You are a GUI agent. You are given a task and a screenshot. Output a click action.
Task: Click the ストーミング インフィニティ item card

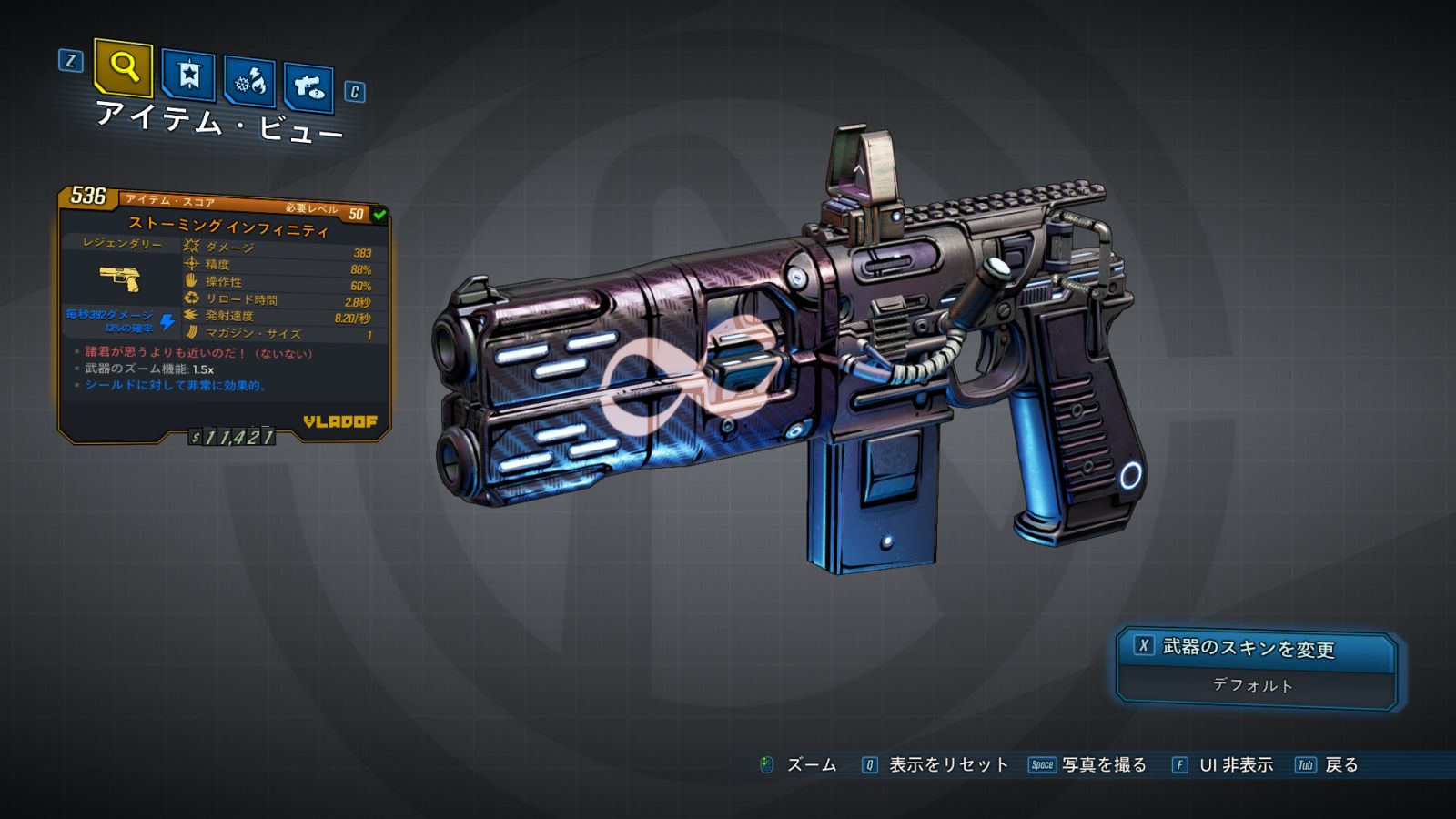[225, 314]
